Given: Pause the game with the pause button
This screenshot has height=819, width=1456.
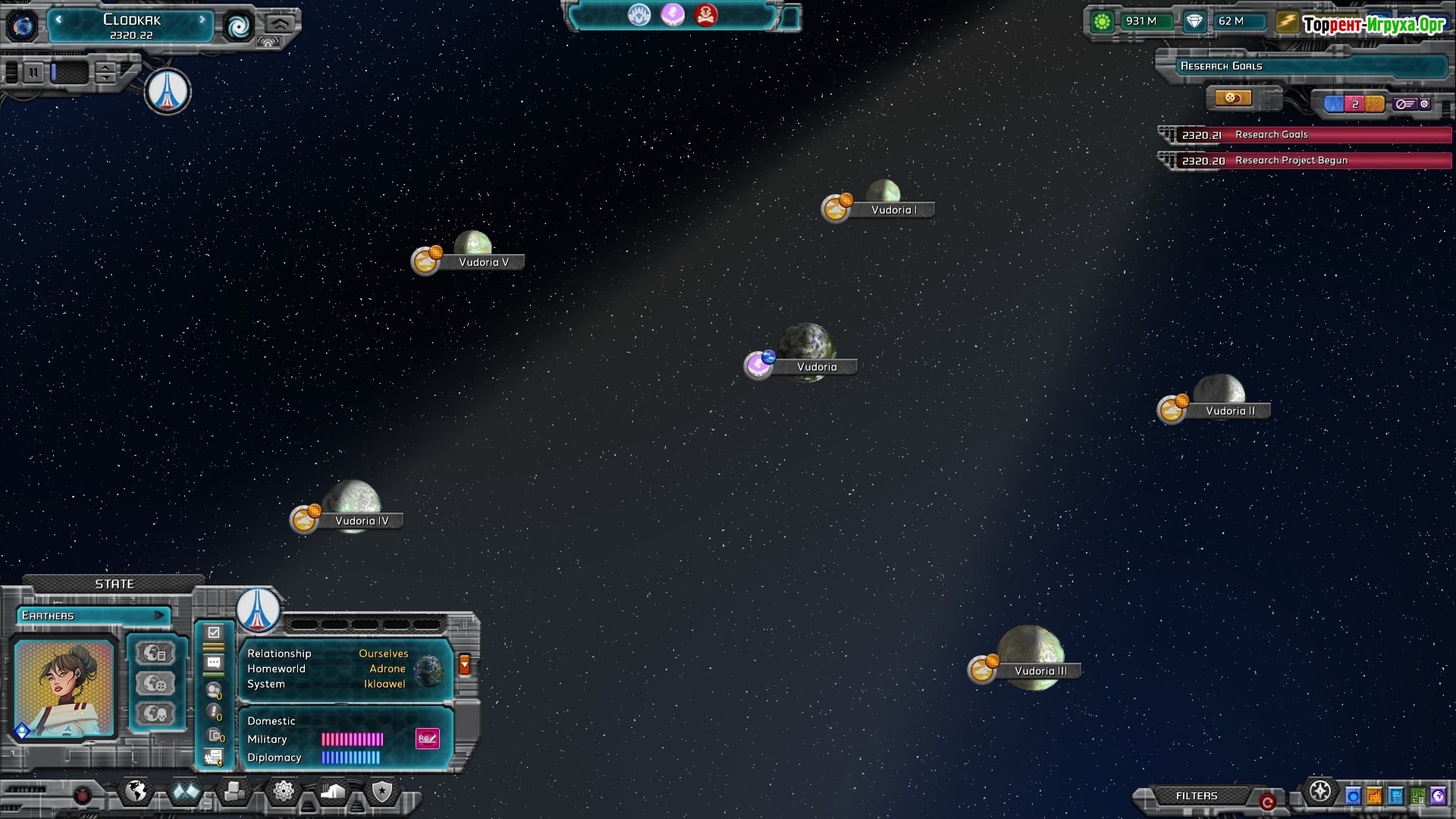Looking at the screenshot, I should point(33,73).
